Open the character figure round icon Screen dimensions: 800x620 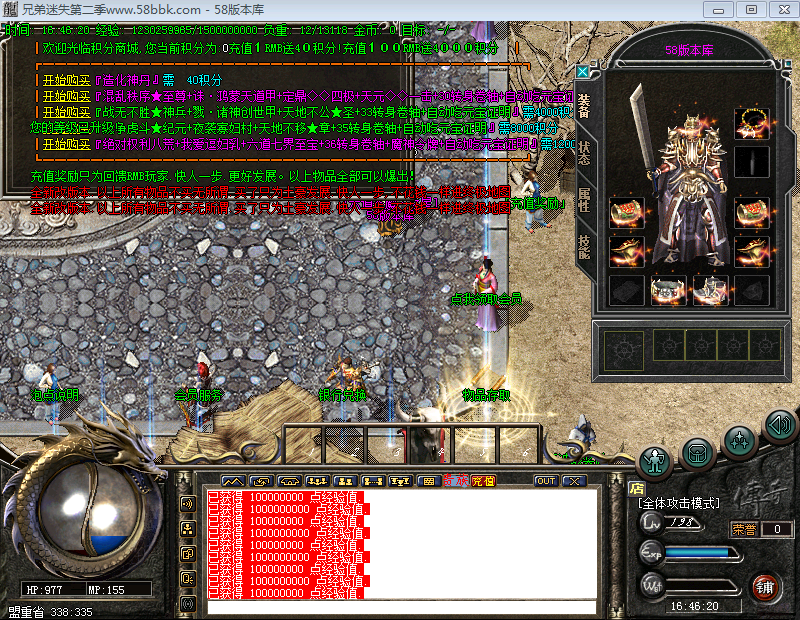[654, 461]
